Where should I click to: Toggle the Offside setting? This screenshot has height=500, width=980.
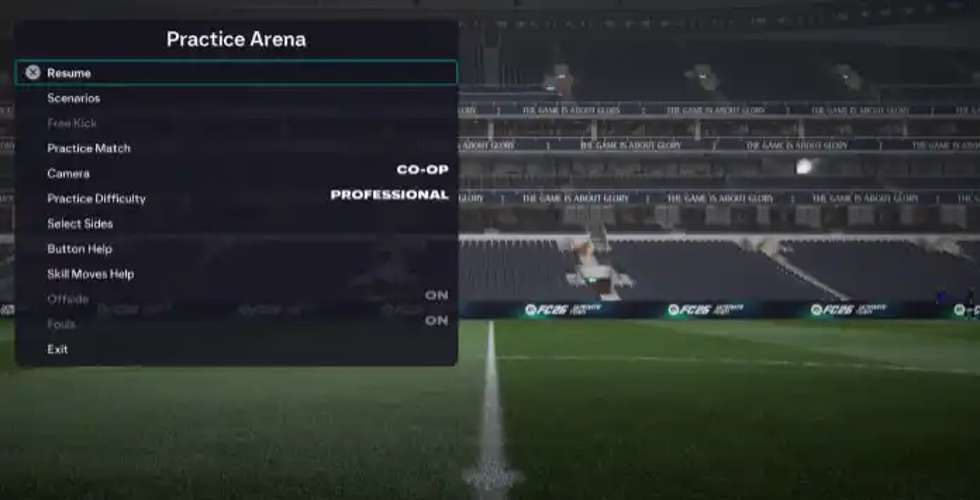[x=68, y=298]
